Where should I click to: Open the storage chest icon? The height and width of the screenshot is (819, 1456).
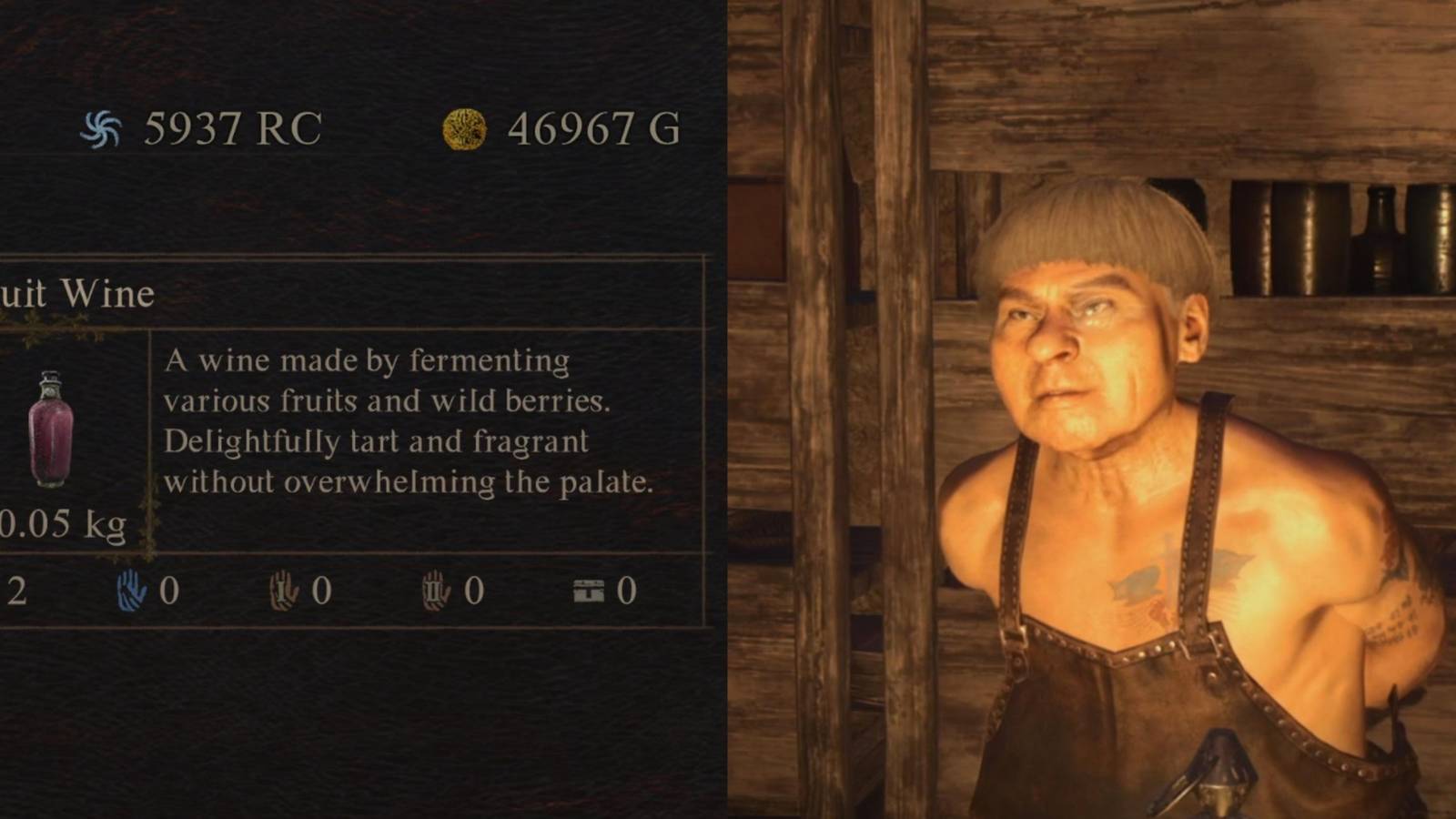click(x=587, y=591)
